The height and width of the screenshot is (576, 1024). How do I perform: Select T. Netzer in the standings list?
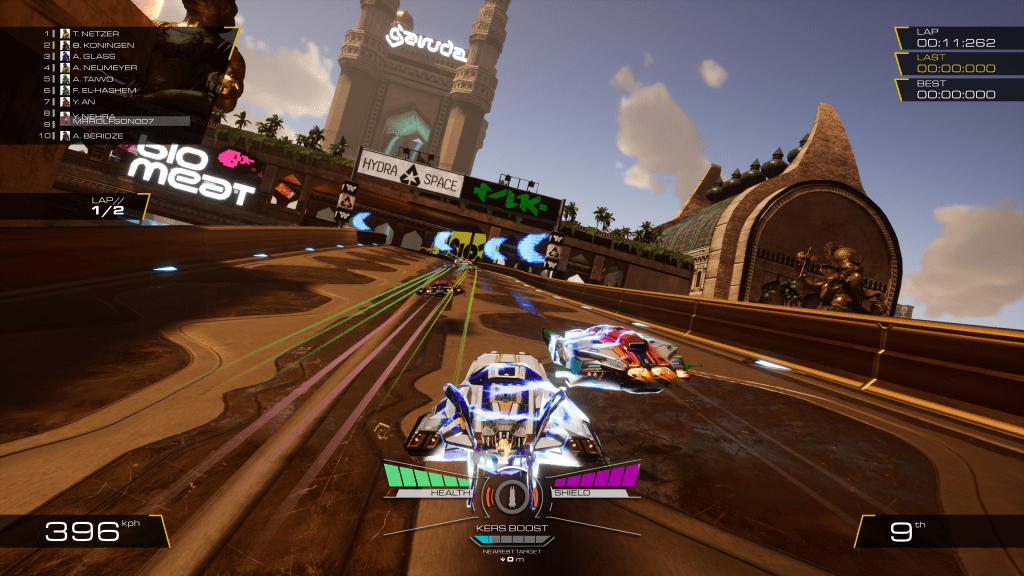coord(95,33)
